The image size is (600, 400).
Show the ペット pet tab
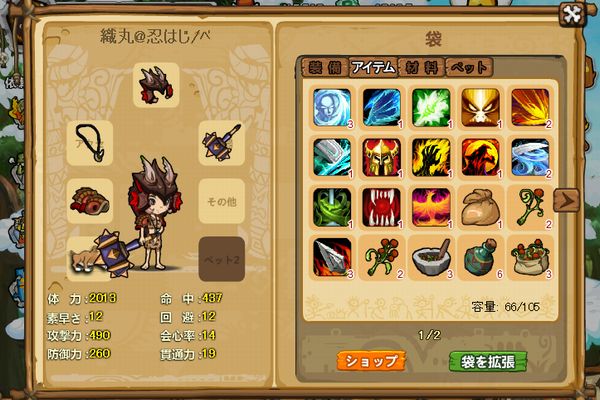click(x=468, y=68)
